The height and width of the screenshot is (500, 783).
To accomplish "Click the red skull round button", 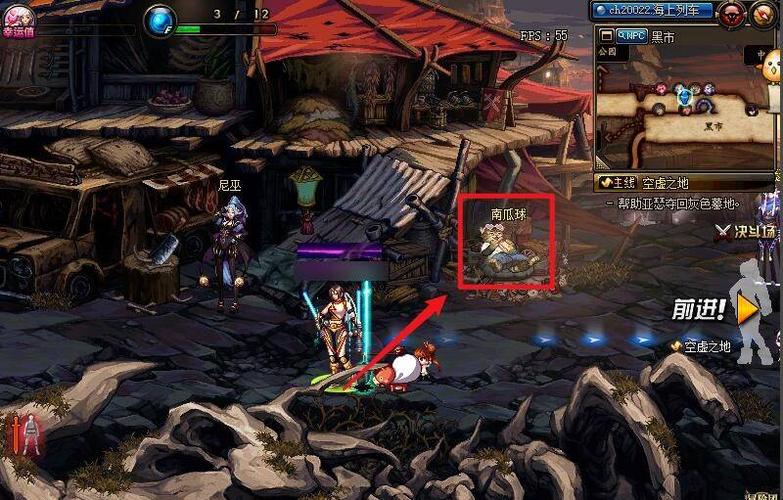I will 734,12.
